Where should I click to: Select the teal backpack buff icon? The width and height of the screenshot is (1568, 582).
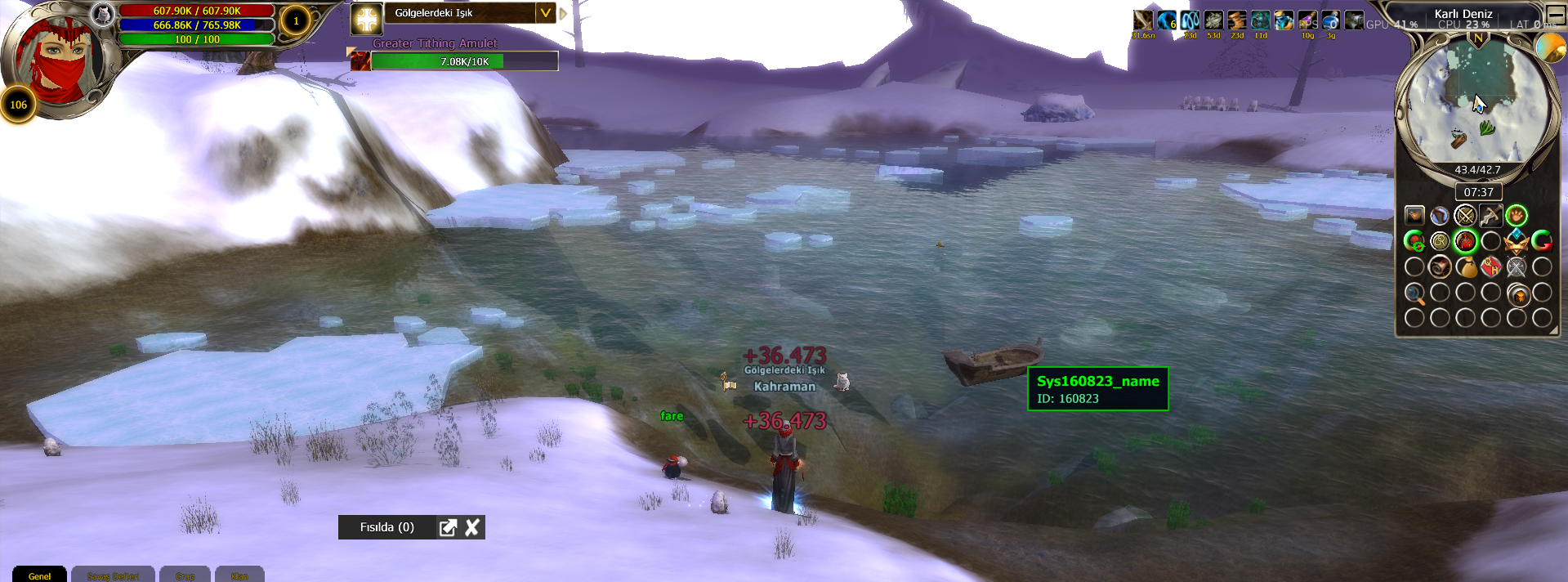pos(1260,20)
